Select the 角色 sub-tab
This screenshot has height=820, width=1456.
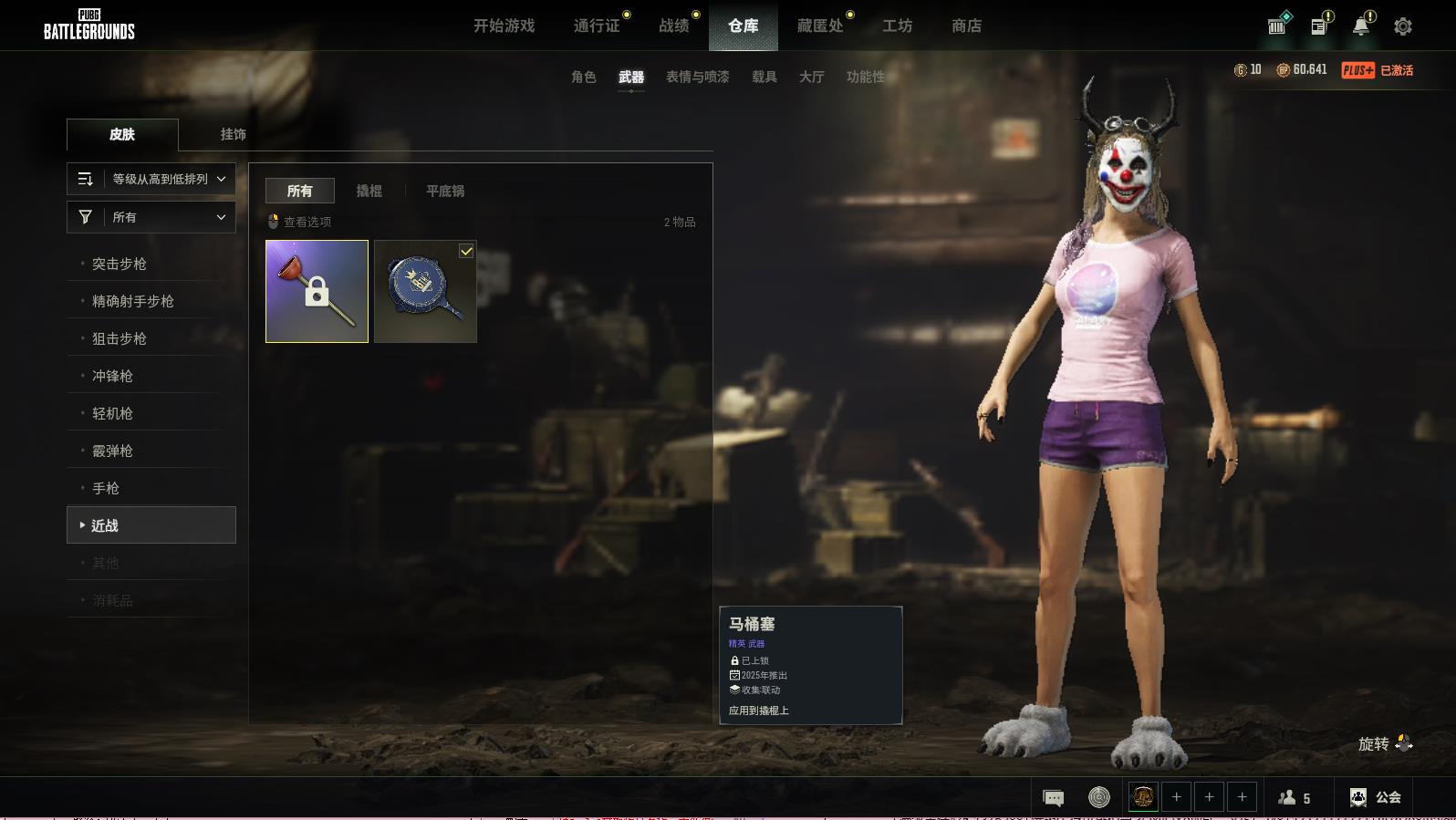coord(583,78)
